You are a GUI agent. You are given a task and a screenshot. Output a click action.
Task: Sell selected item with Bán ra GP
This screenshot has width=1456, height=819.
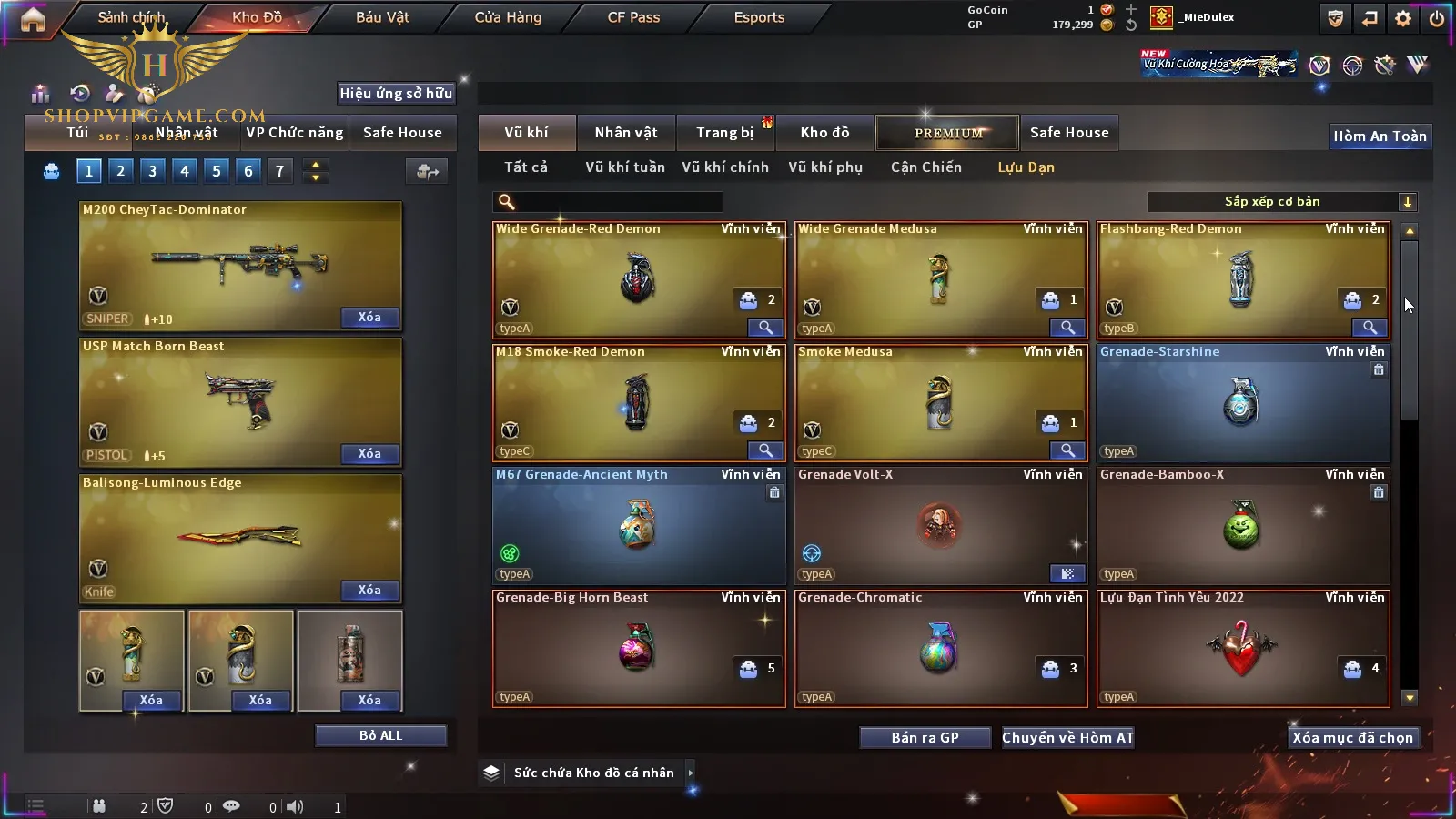(925, 737)
